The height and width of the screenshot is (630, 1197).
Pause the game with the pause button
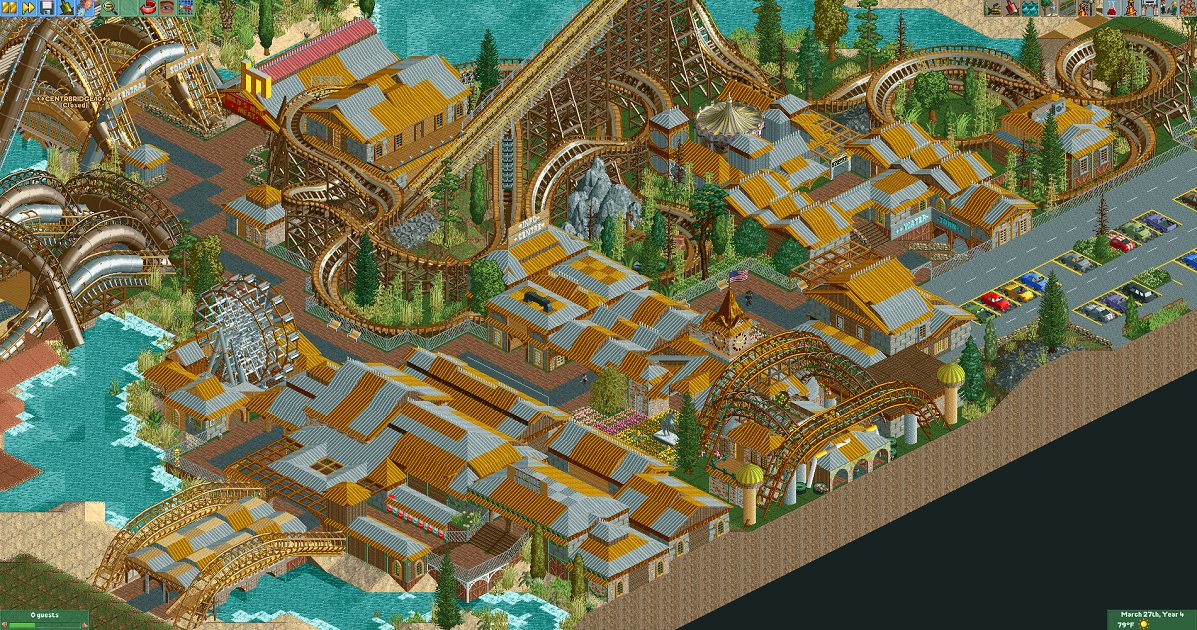(9, 8)
